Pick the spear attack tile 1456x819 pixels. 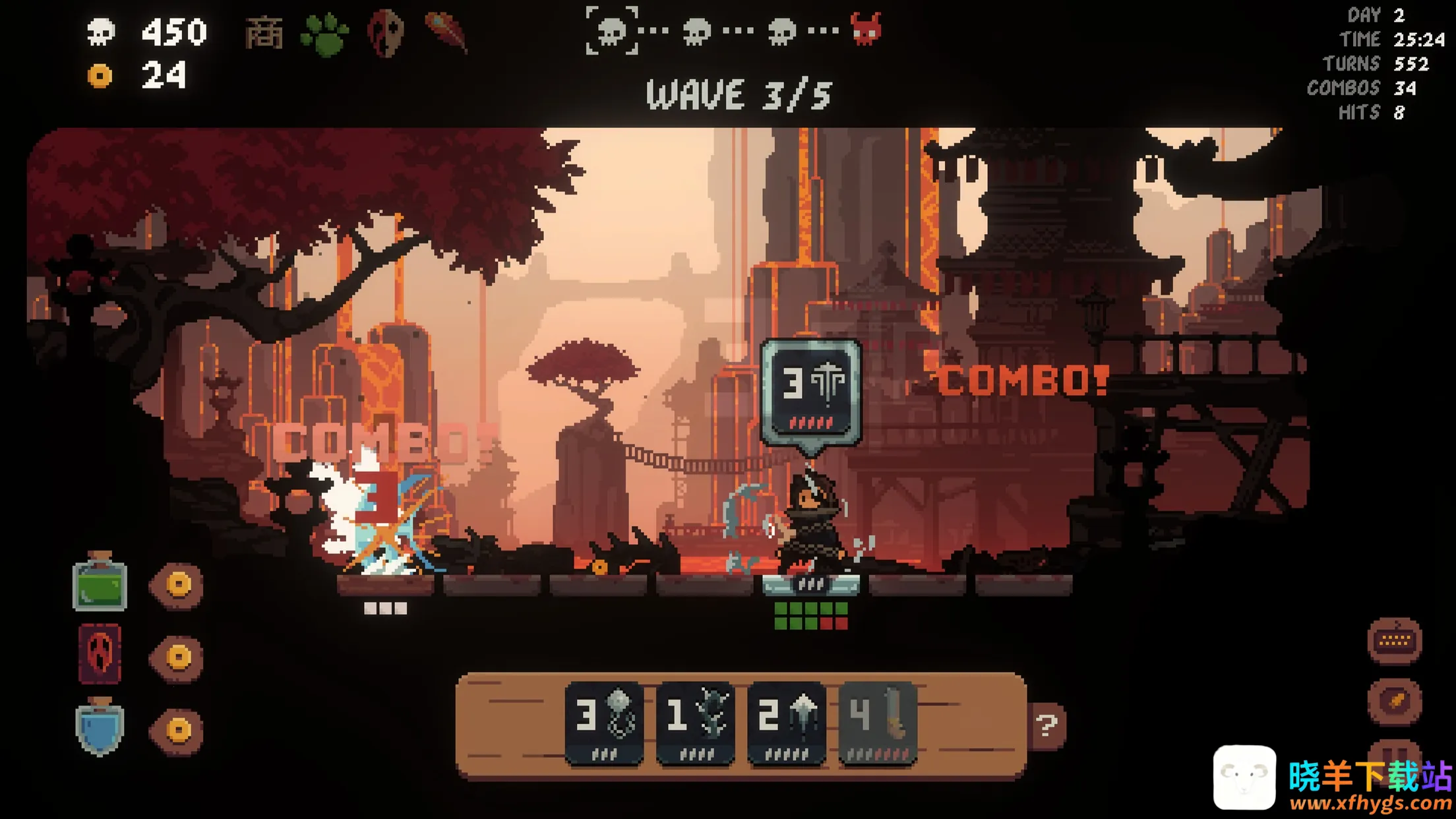tap(786, 723)
